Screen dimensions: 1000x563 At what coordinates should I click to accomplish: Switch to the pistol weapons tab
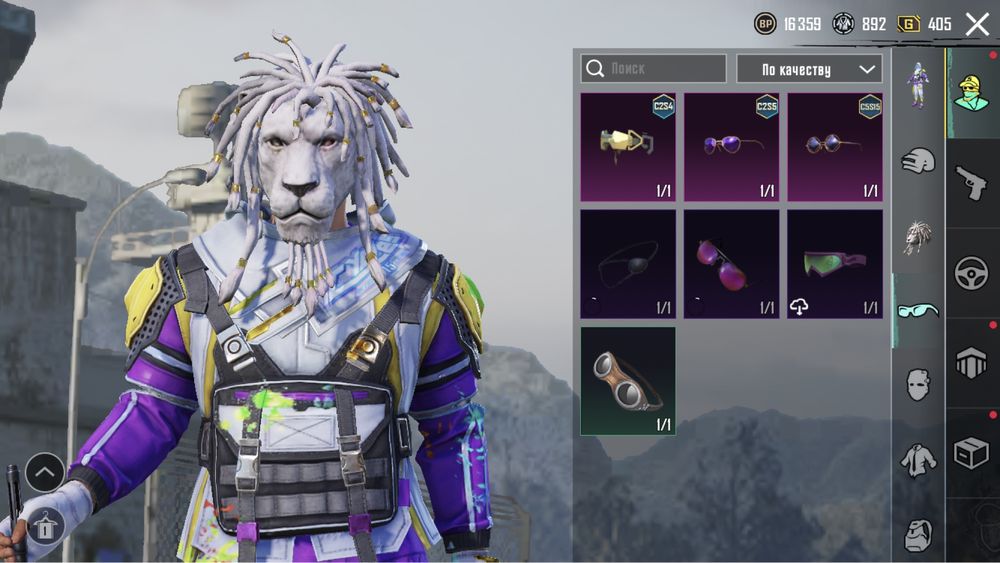click(971, 183)
